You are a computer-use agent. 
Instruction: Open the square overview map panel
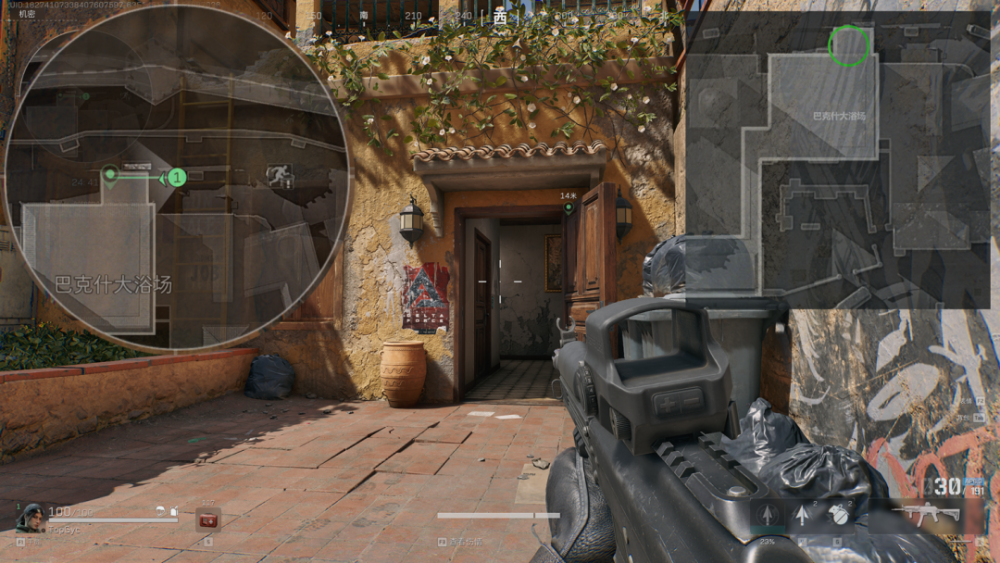(838, 160)
